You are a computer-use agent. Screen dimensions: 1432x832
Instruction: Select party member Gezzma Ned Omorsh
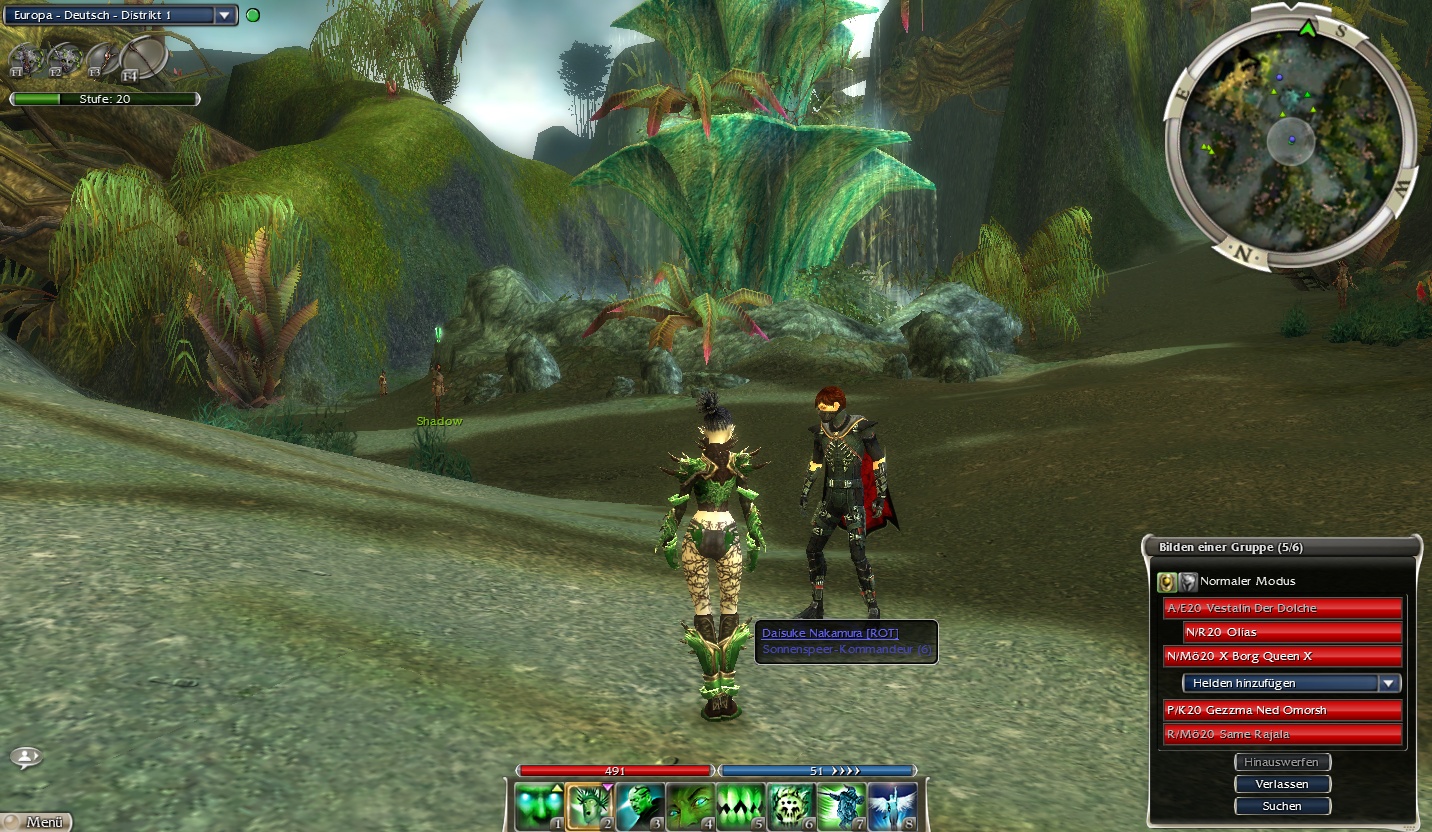[x=1282, y=710]
